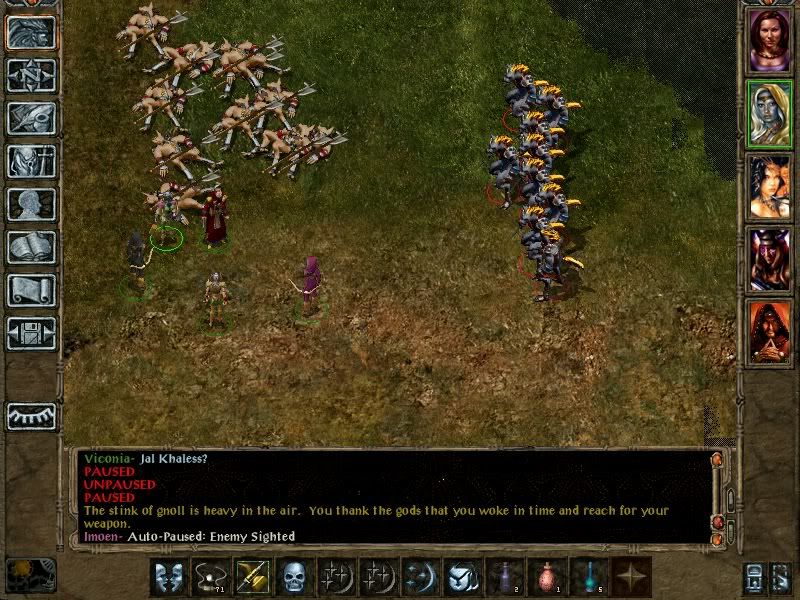Viewport: 800px width, 600px height.
Task: Click the clock in the bottom-left corner
Action: click(x=31, y=574)
